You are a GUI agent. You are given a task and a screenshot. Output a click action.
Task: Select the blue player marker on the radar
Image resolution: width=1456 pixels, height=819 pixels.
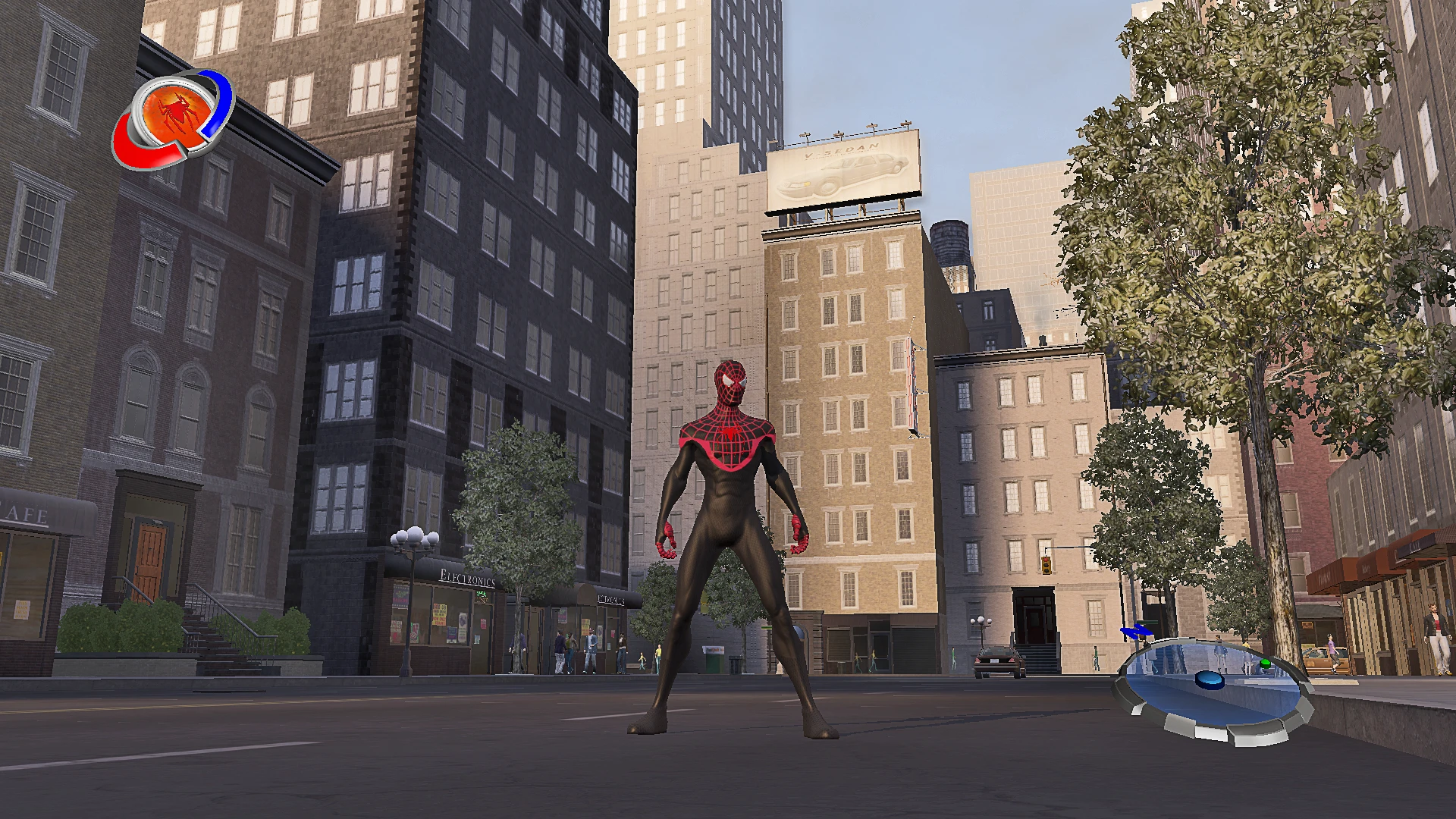[1210, 681]
